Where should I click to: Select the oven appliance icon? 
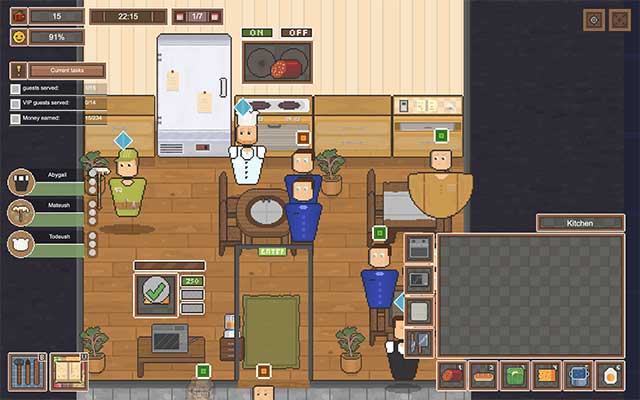[x=419, y=247]
